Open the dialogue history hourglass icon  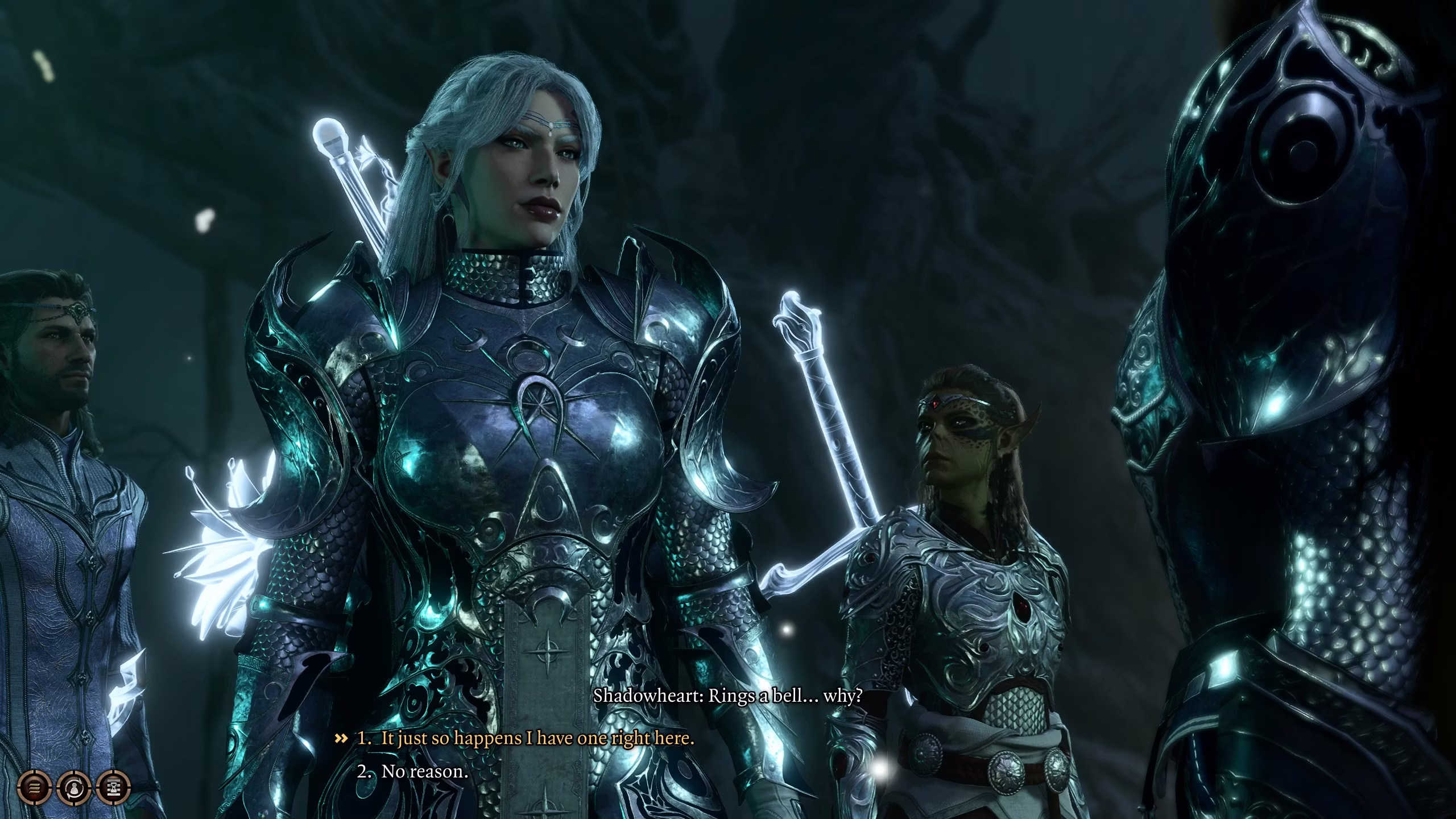114,788
